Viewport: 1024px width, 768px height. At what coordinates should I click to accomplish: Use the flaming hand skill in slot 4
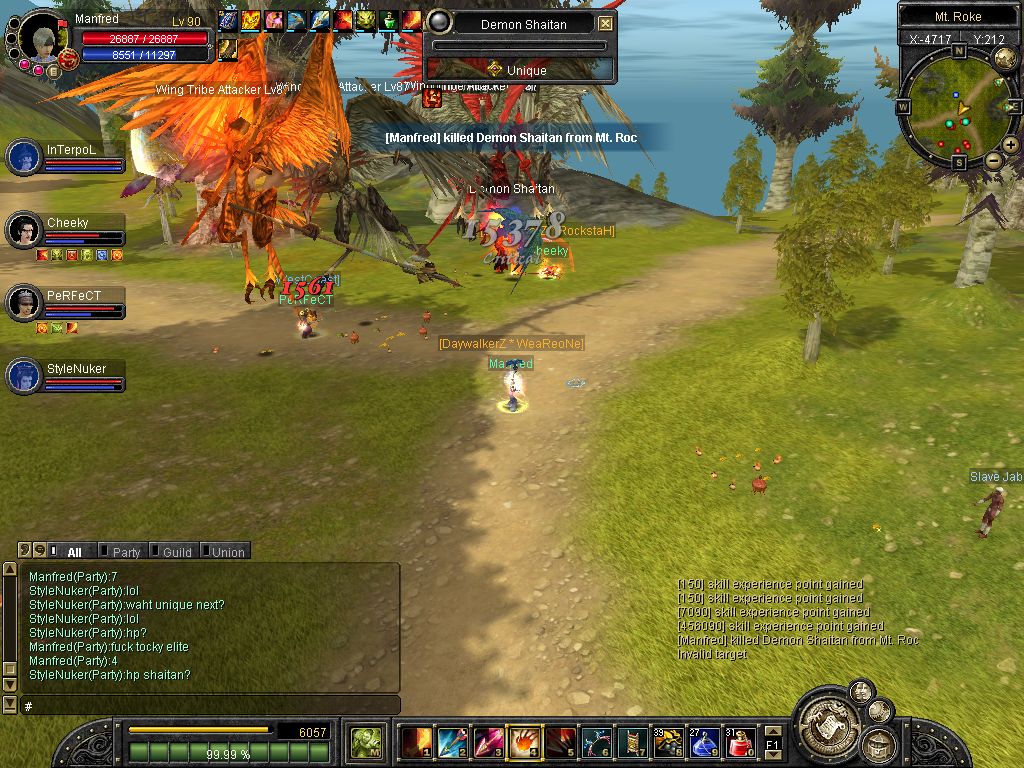tap(523, 742)
